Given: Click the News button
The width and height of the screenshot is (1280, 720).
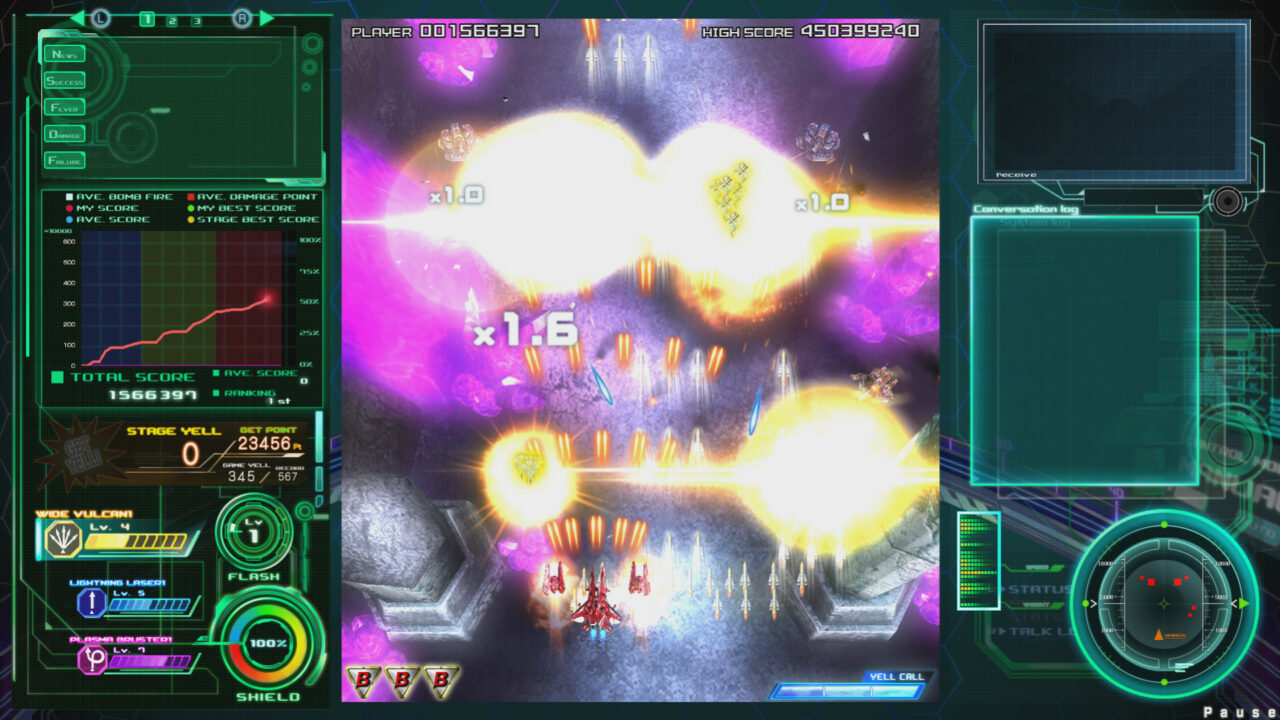Looking at the screenshot, I should pos(65,54).
